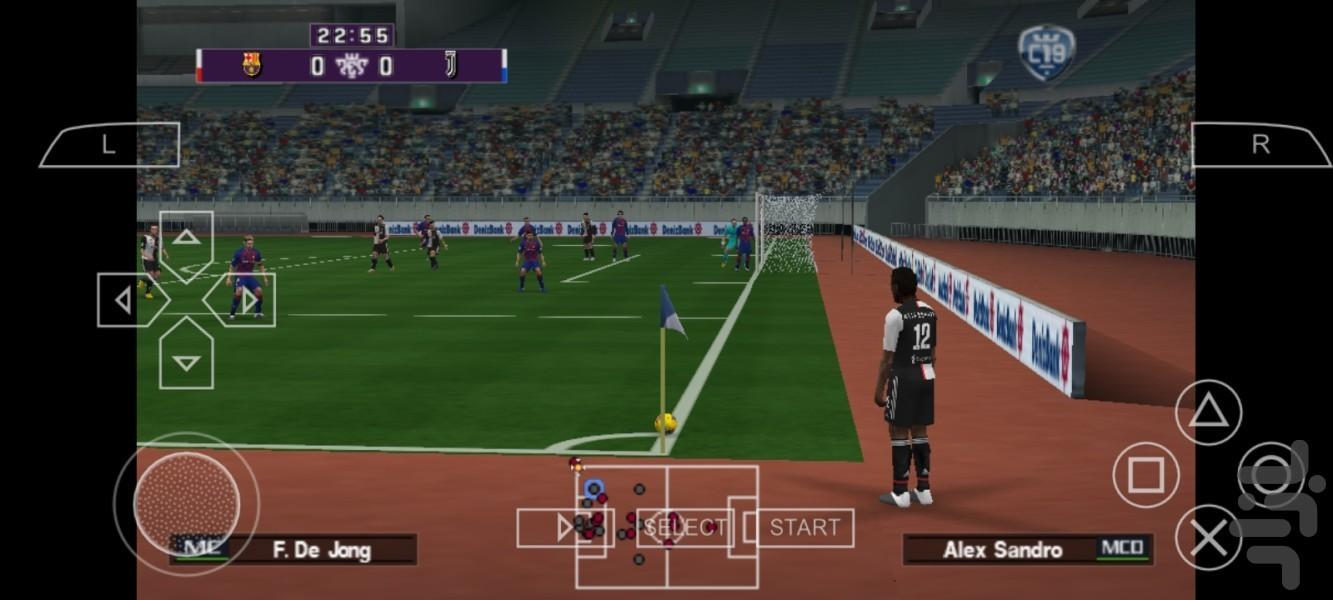This screenshot has width=1333, height=600.
Task: Tap the triangle action button
Action: tap(1208, 412)
